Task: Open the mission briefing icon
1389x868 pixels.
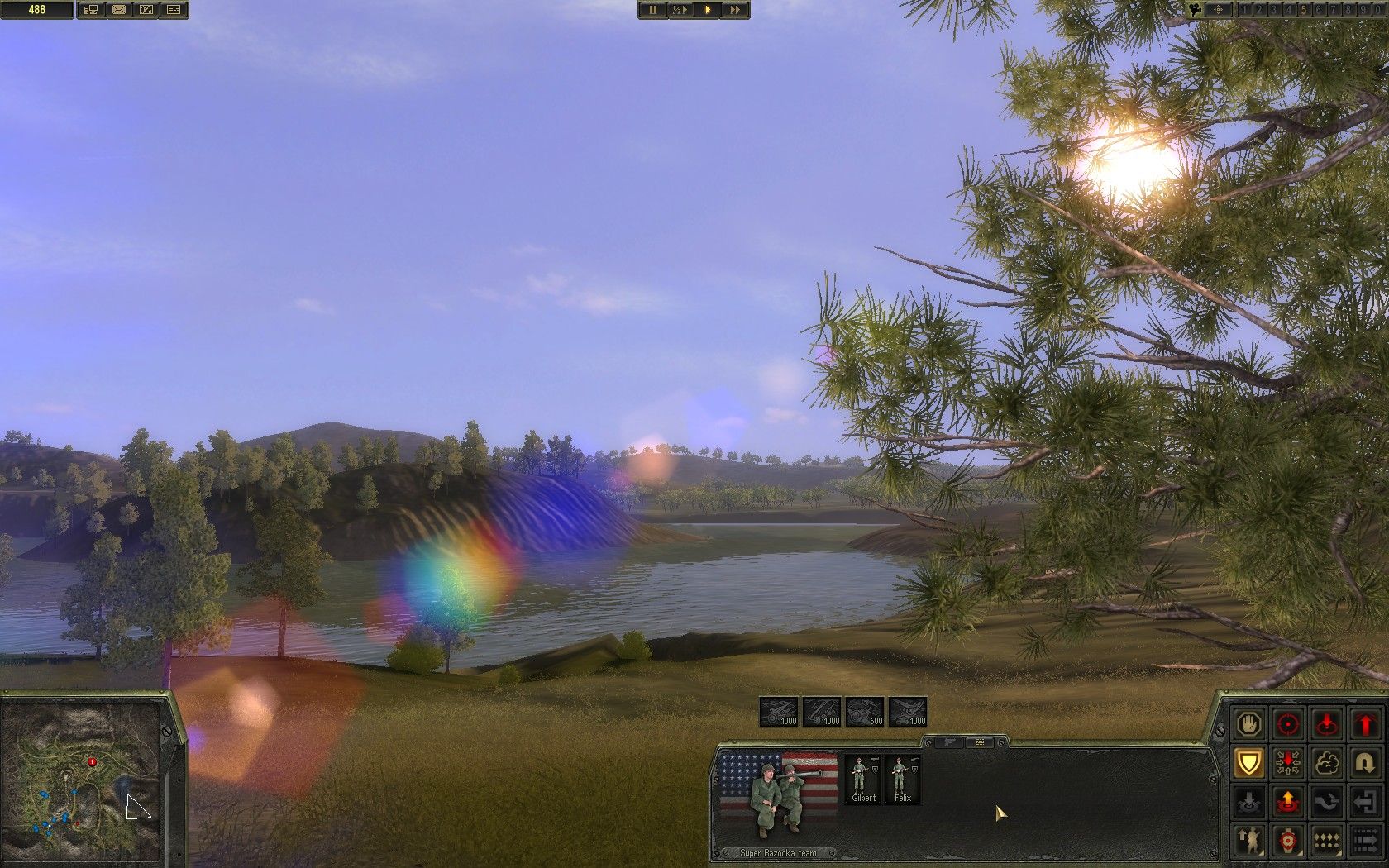Action: 174,11
